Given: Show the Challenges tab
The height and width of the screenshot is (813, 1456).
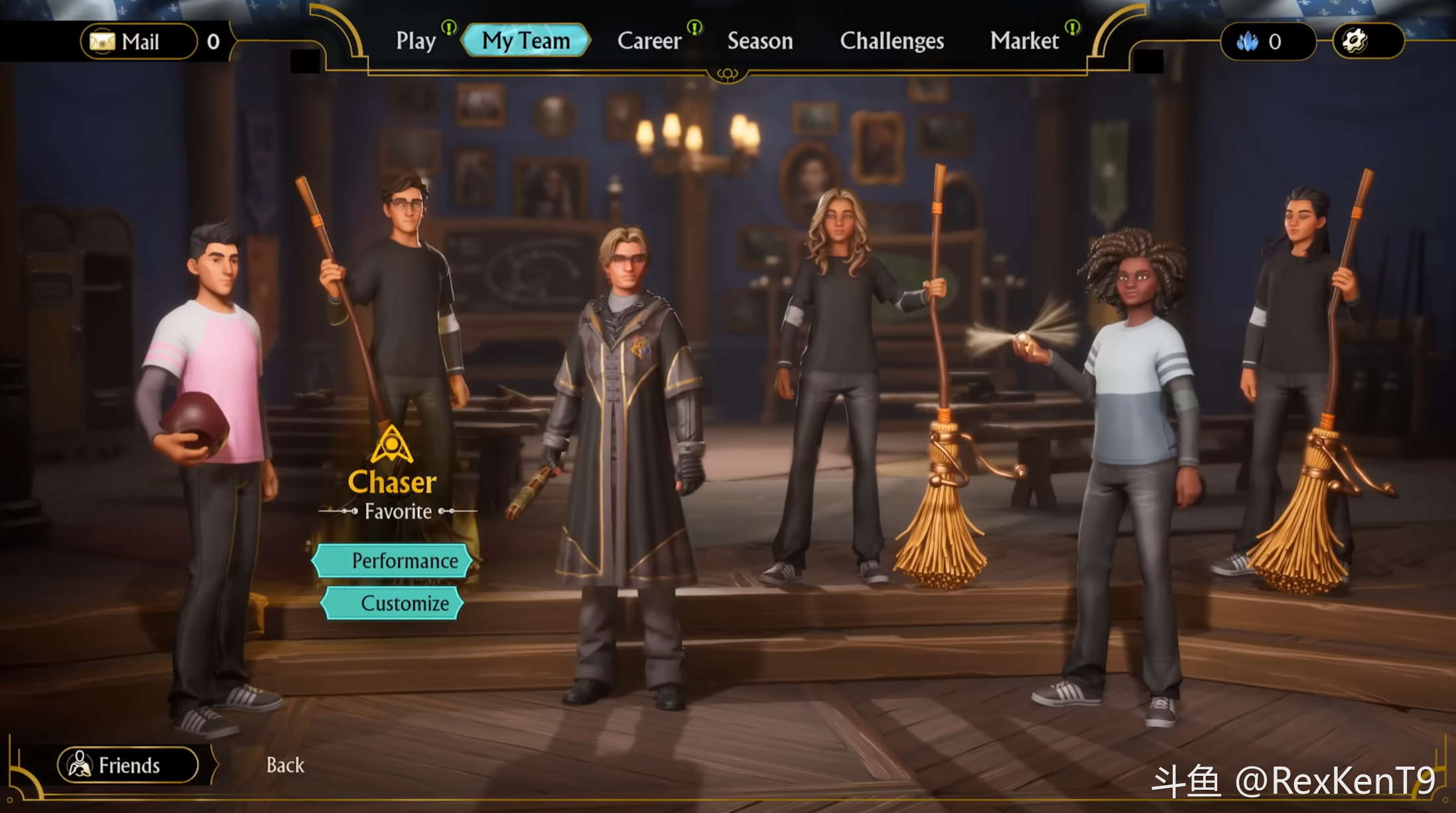Looking at the screenshot, I should coord(892,41).
